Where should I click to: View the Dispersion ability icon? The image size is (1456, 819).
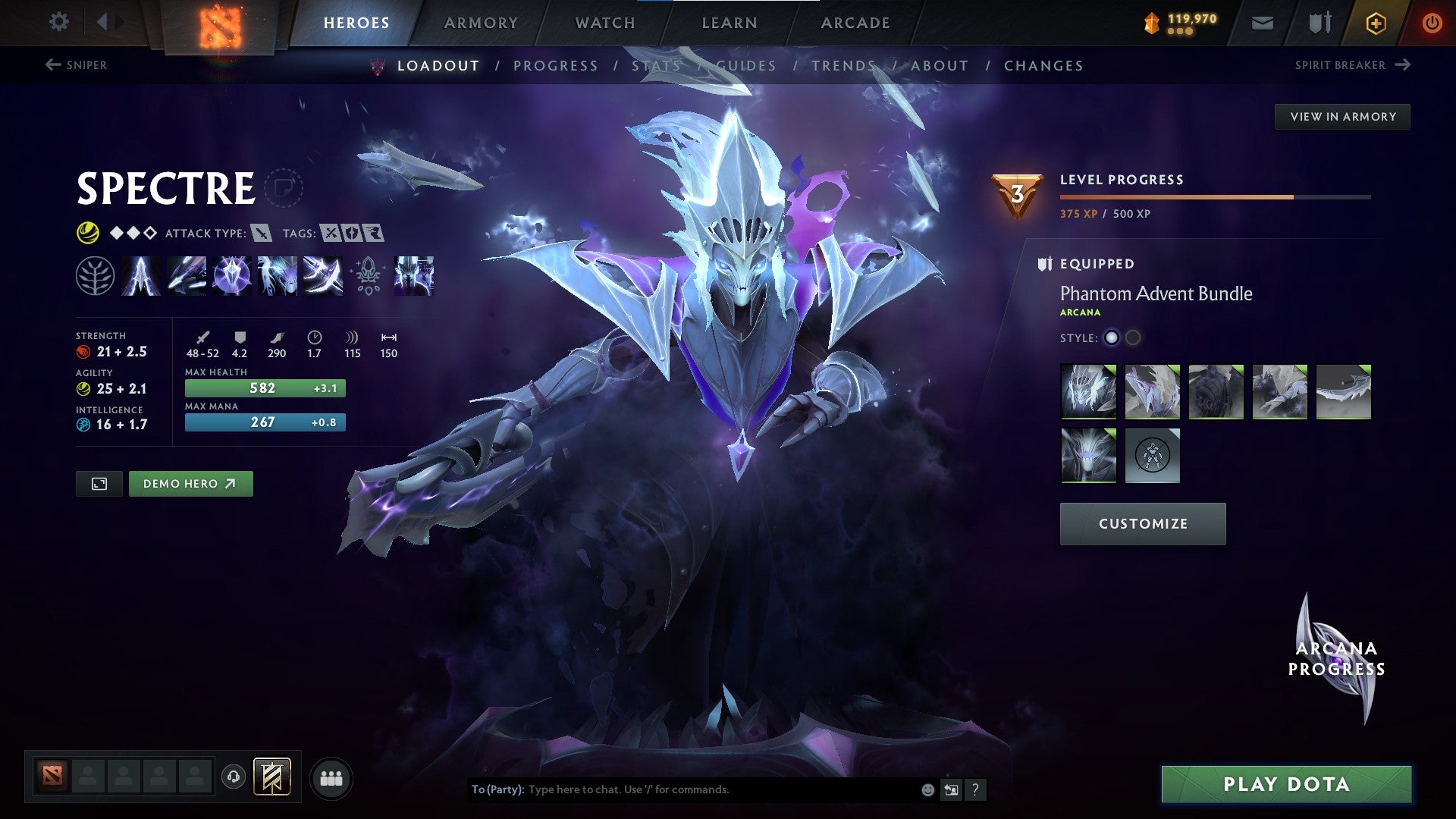231,276
